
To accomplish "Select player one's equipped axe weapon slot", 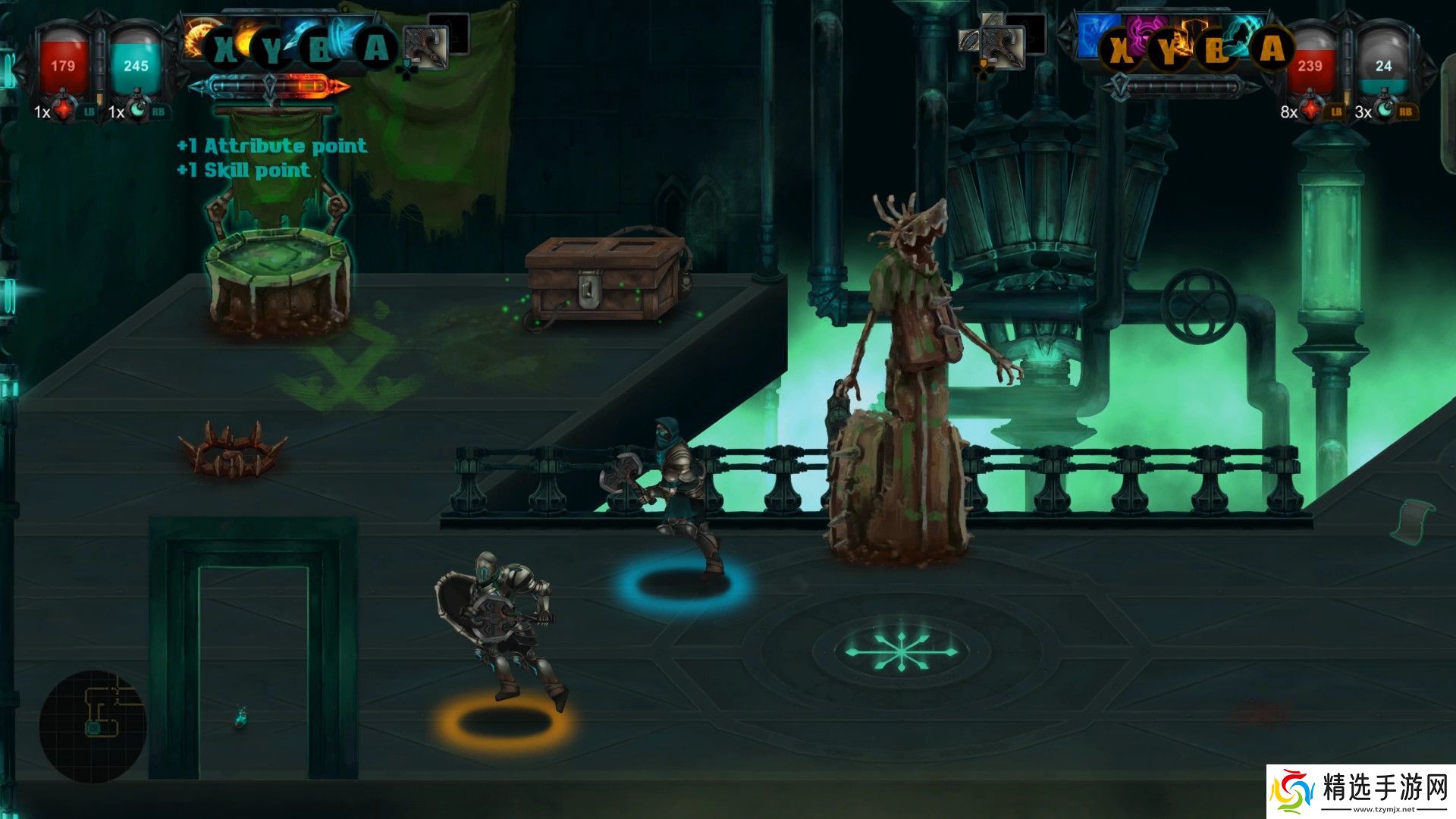I will (x=425, y=47).
